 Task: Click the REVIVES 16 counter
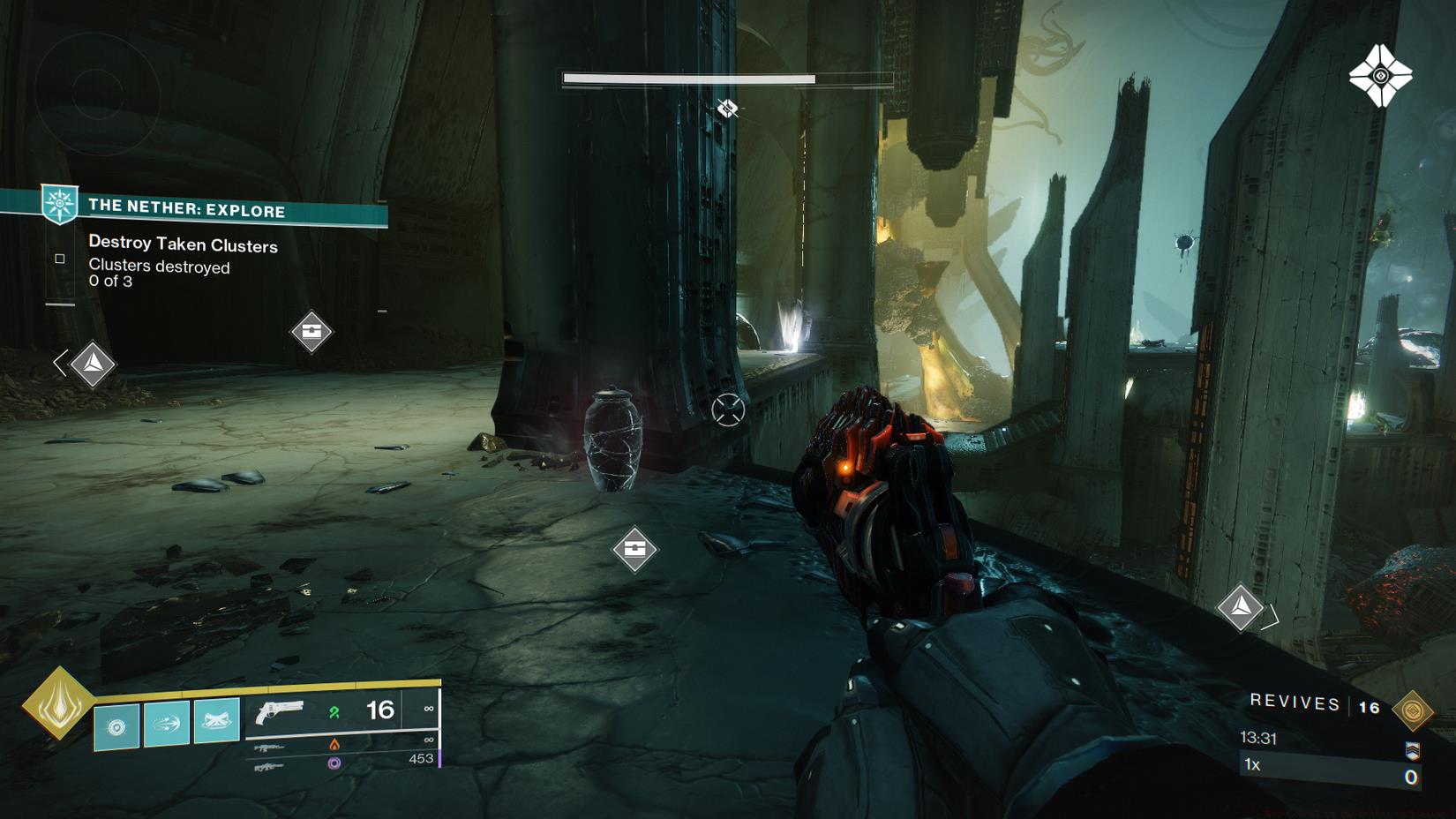click(1293, 704)
